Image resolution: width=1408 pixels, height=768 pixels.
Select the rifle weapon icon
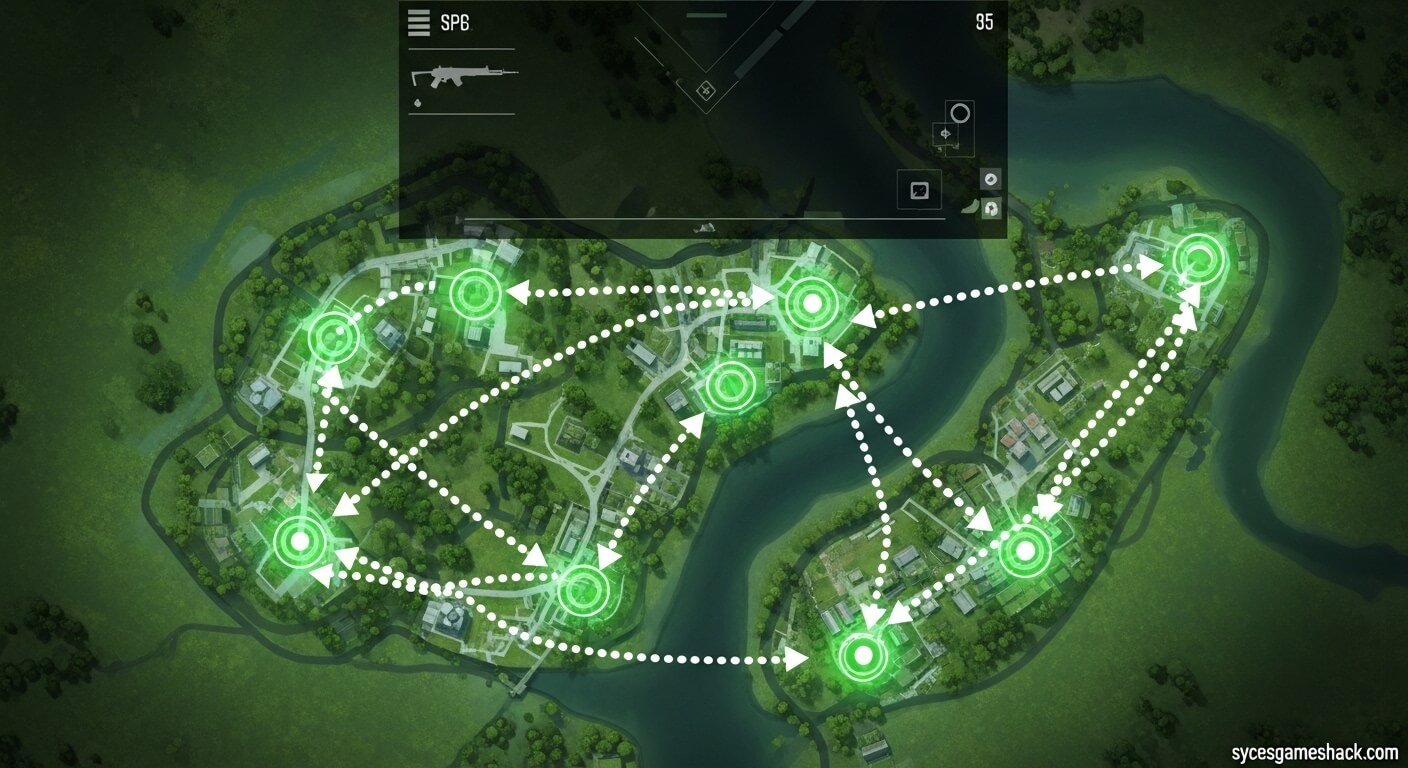point(462,73)
